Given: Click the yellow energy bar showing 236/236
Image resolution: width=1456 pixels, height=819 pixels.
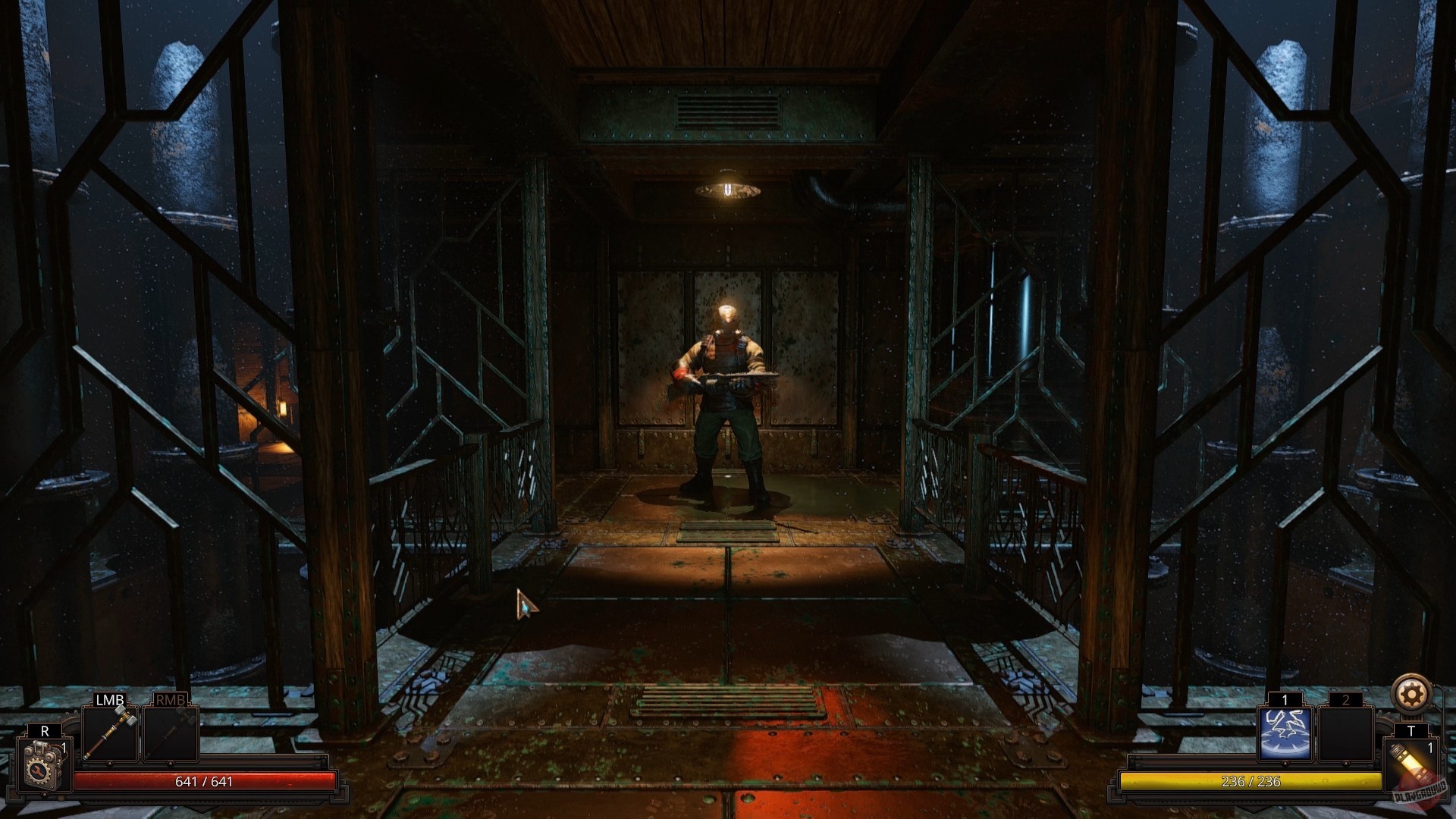Looking at the screenshot, I should (1251, 781).
